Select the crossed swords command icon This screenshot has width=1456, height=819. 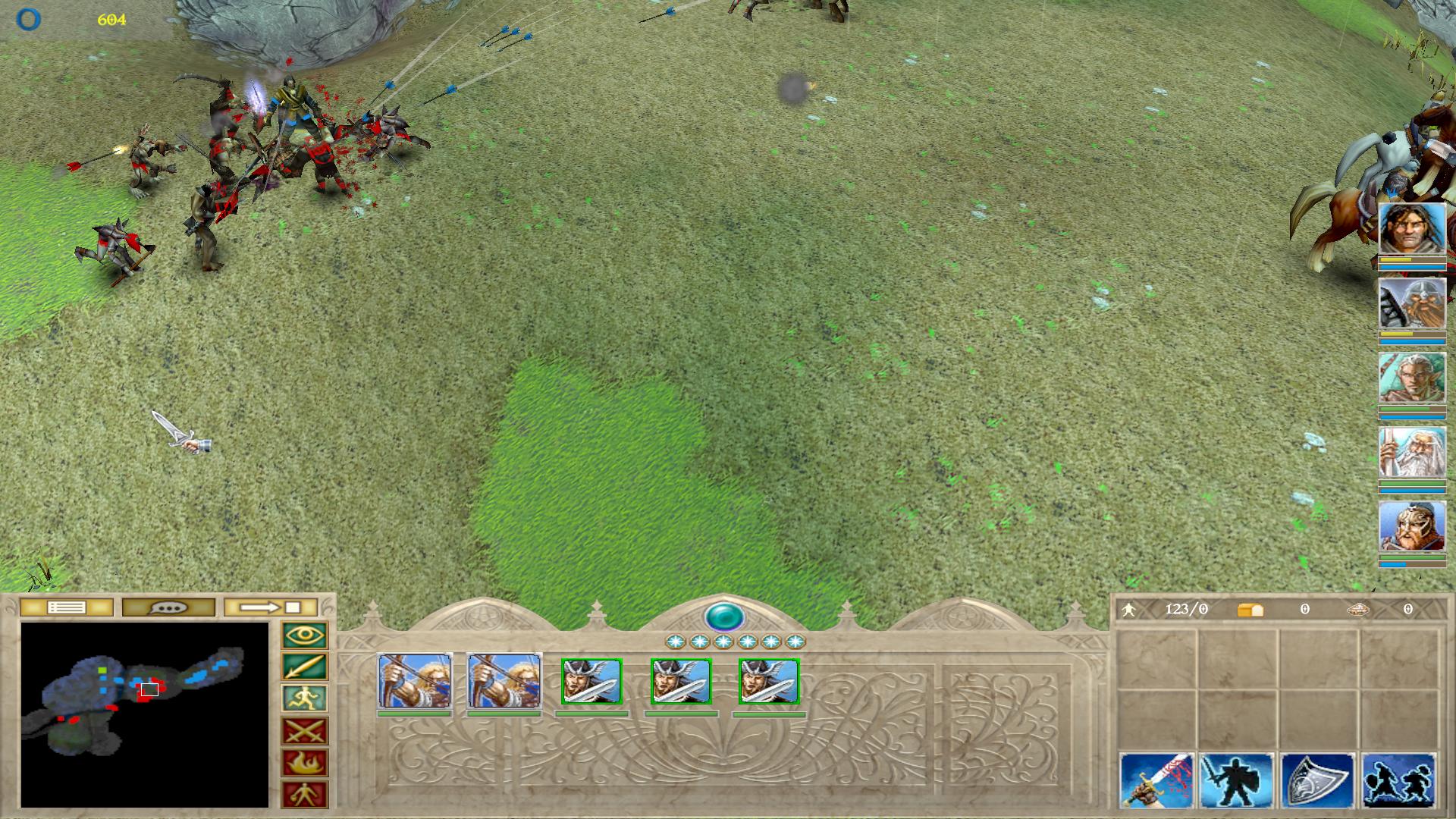coord(305,731)
